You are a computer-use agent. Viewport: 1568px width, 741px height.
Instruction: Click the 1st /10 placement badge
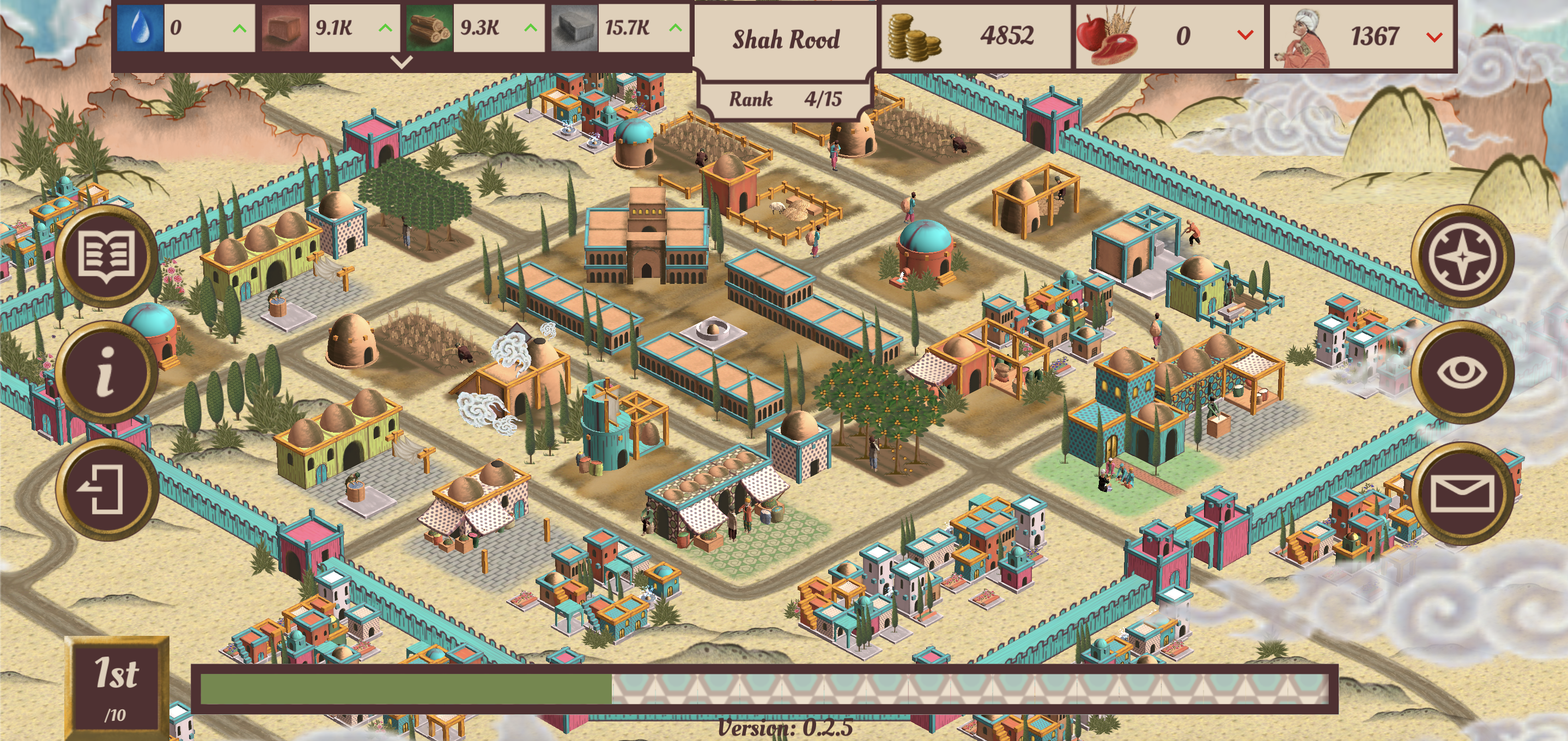116,687
